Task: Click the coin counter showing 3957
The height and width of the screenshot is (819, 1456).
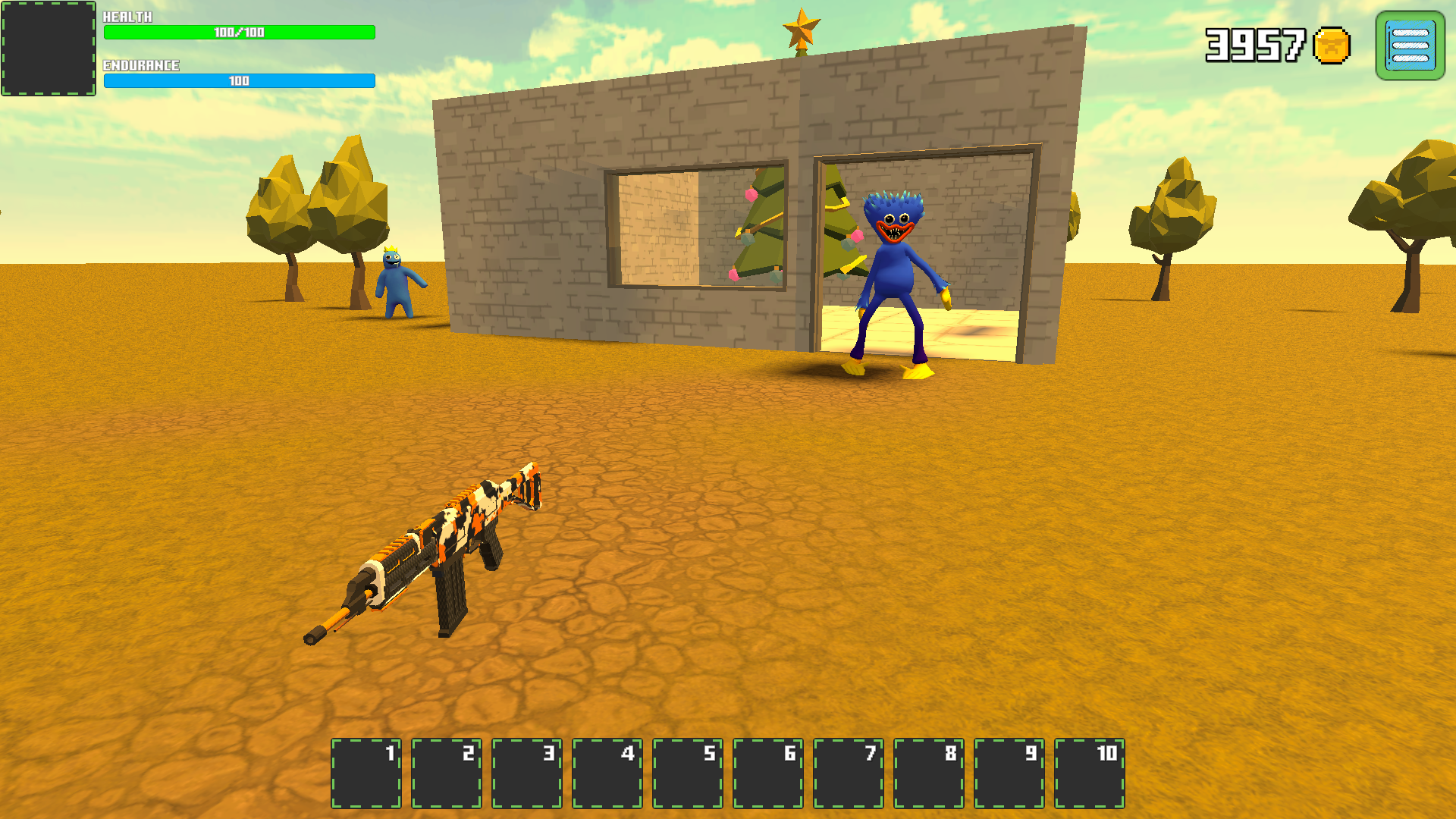Action: pos(1255,46)
